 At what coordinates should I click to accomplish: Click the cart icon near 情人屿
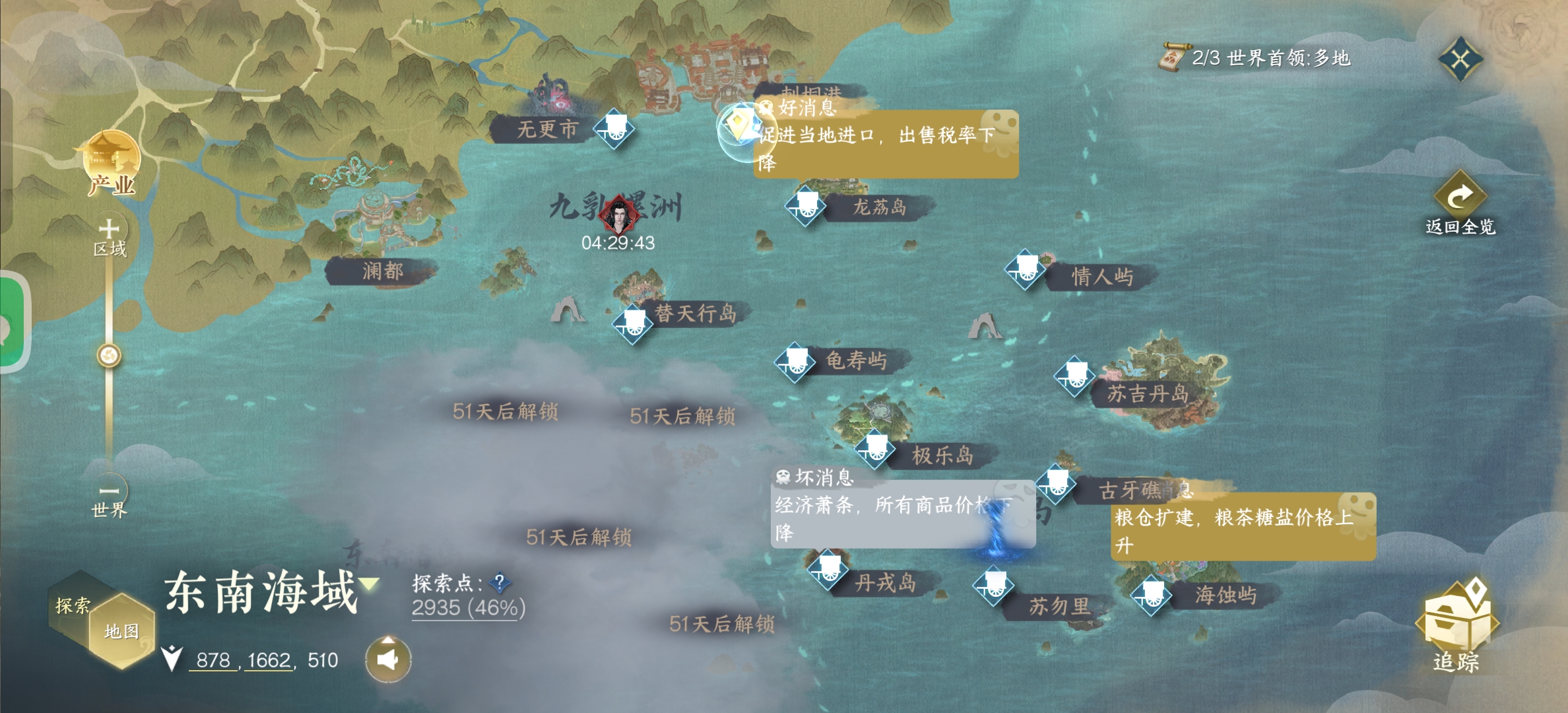pyautogui.click(x=1024, y=270)
